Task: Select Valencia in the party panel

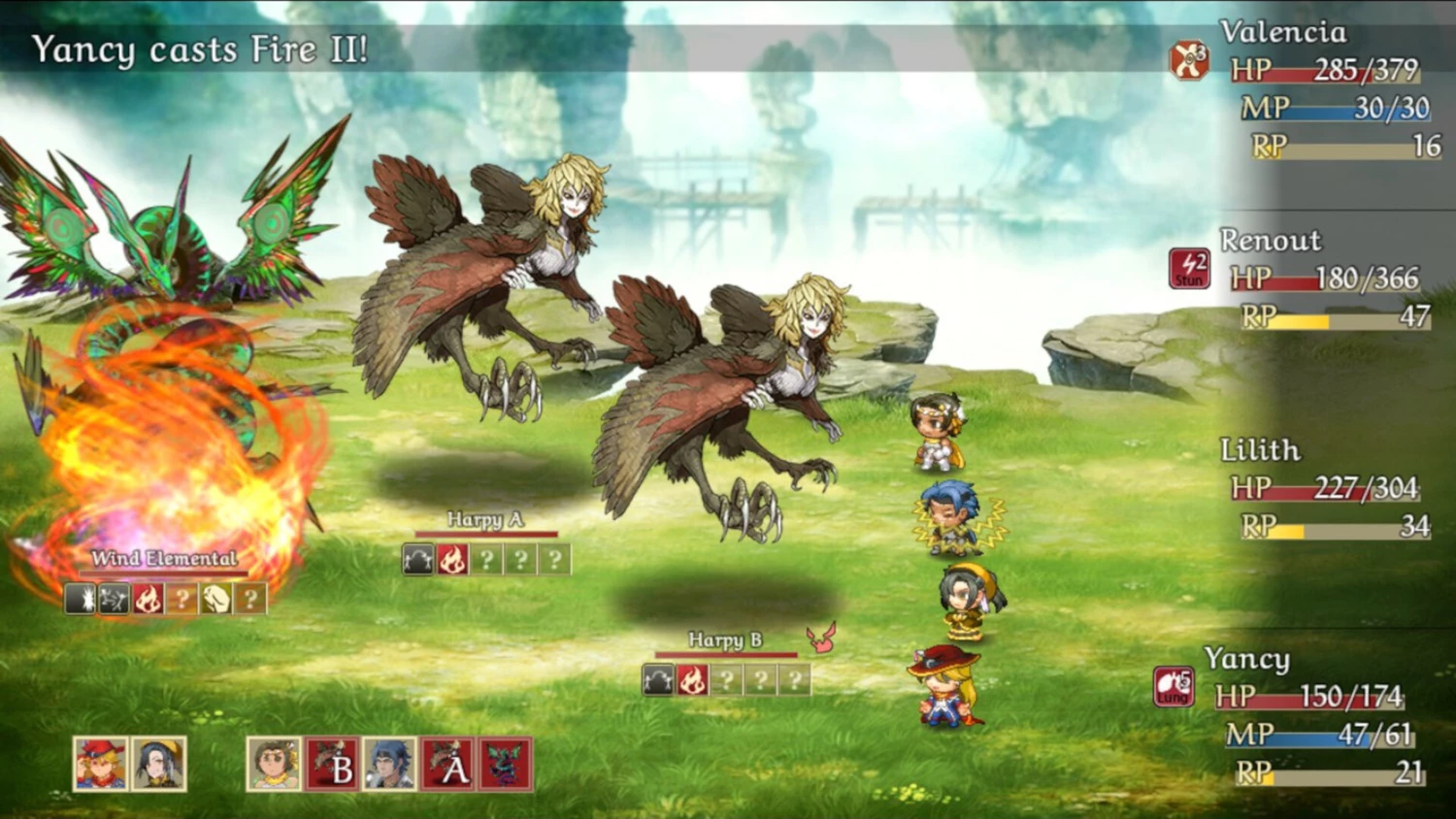Action: point(1283,32)
